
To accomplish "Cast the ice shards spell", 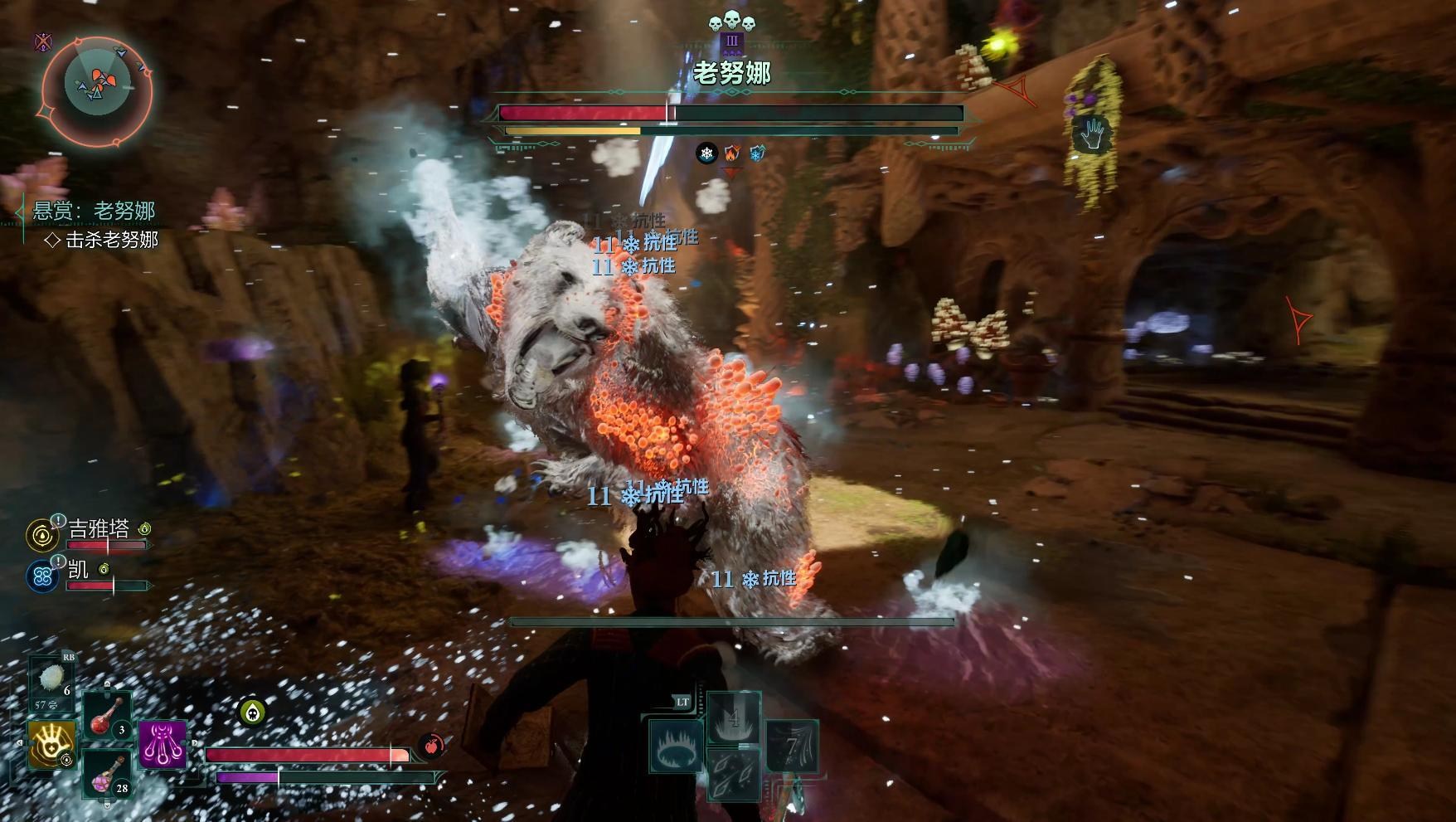I will point(734,773).
